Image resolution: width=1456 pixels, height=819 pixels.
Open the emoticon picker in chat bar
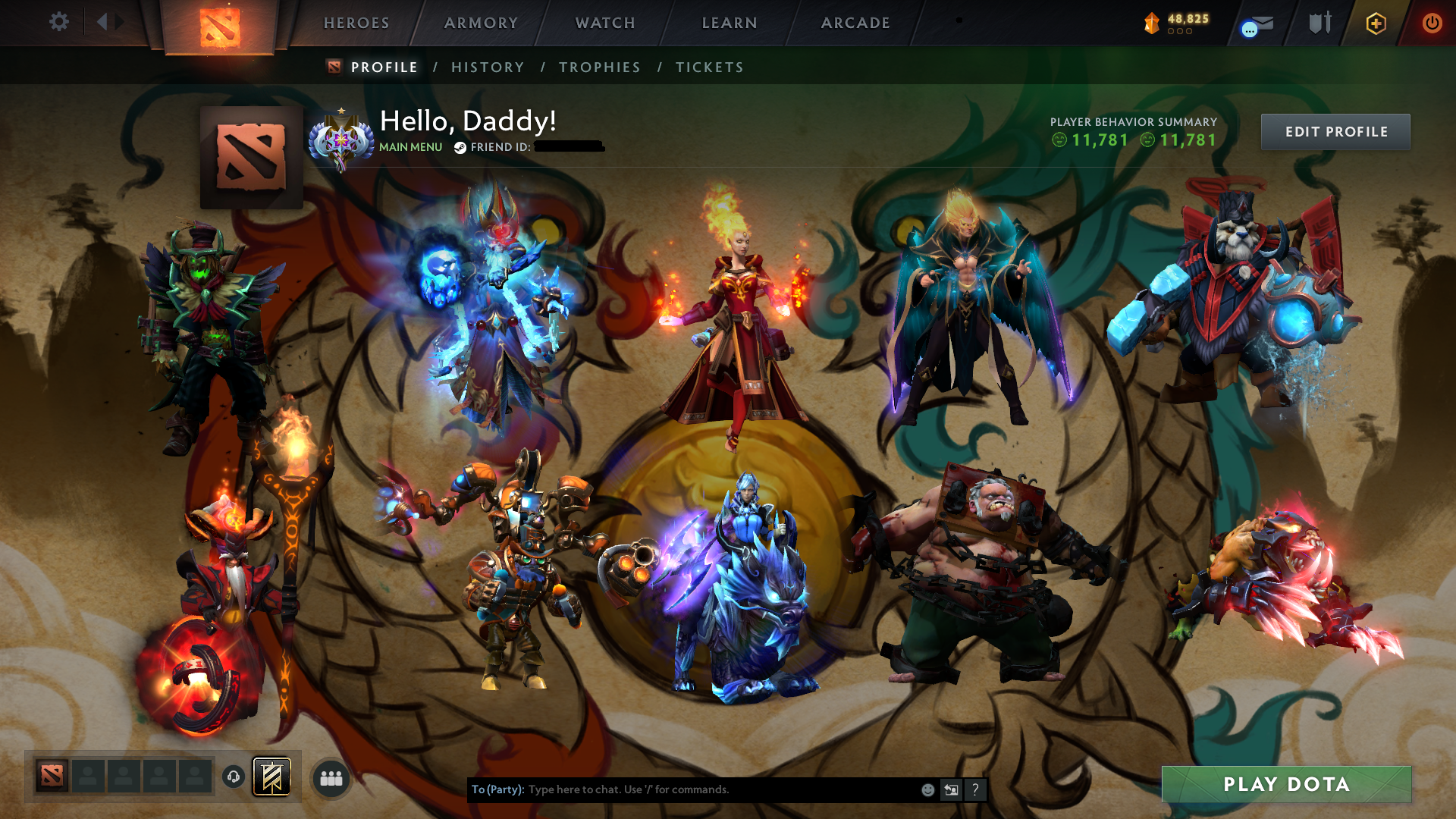[x=927, y=789]
